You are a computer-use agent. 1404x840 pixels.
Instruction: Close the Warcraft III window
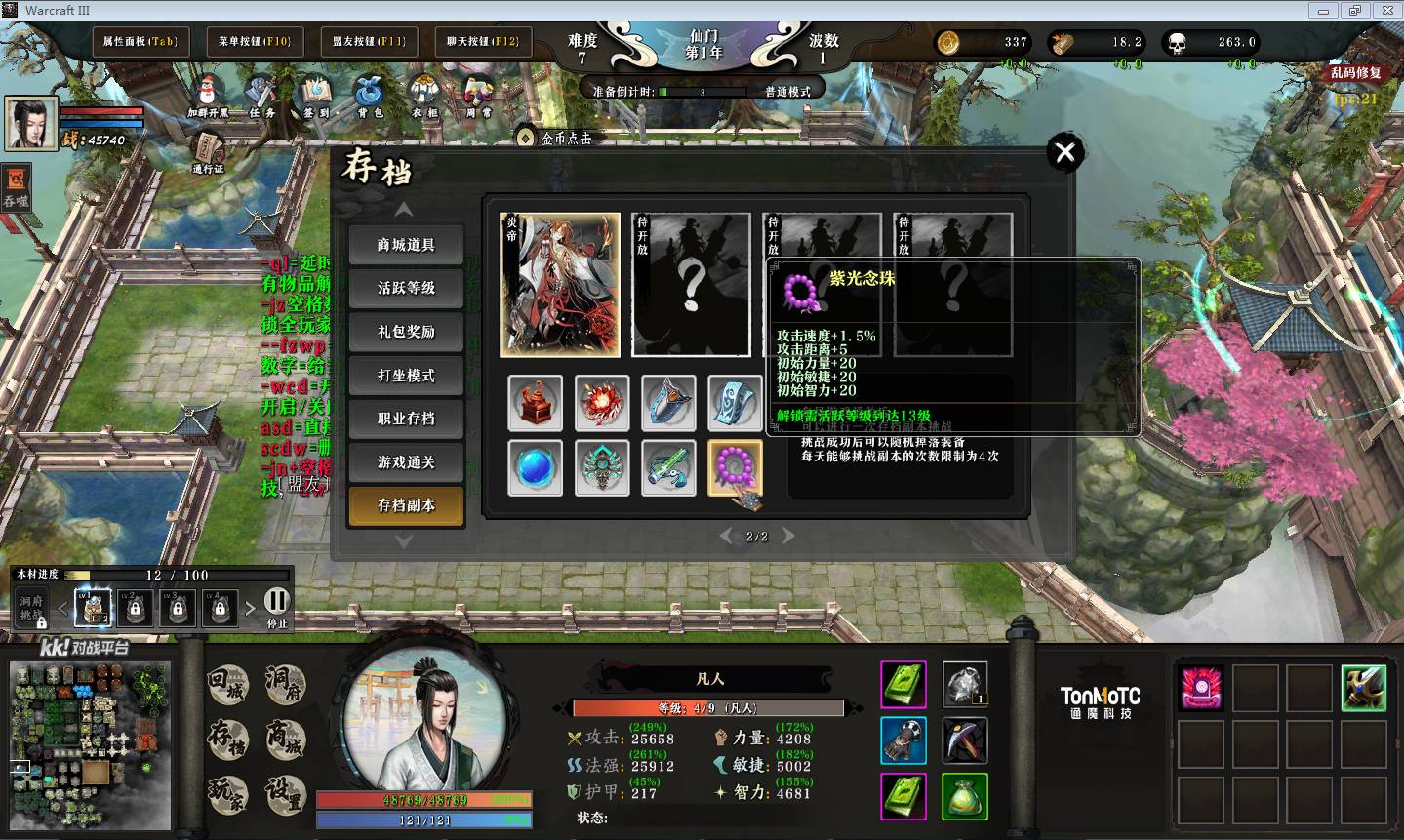[x=1384, y=10]
